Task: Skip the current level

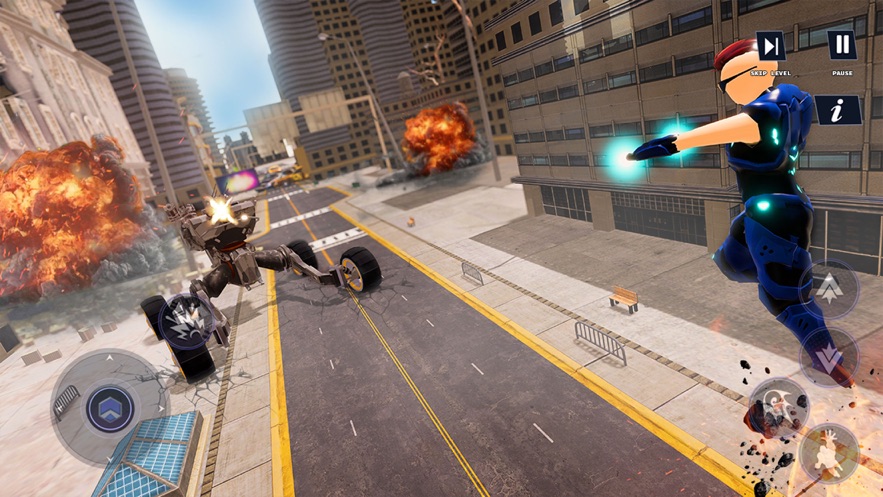Action: pyautogui.click(x=770, y=46)
